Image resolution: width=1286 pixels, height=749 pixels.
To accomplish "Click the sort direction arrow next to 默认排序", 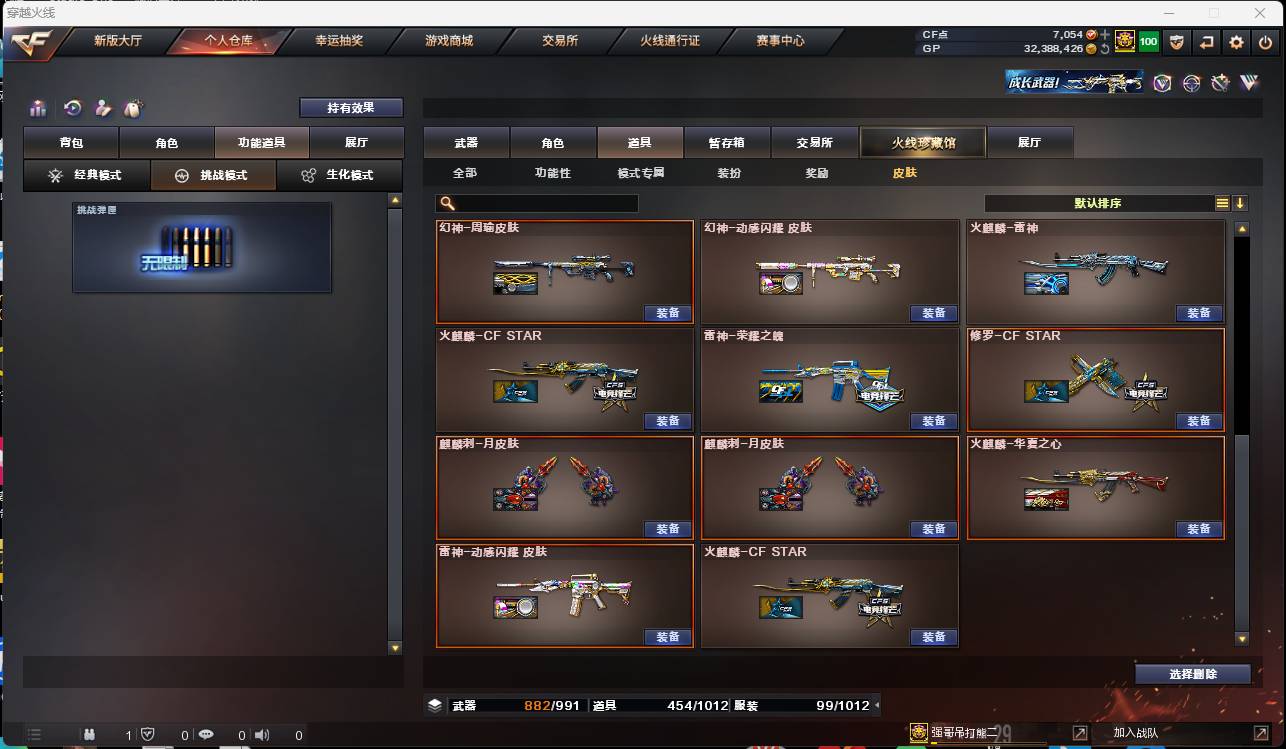I will [x=1241, y=202].
